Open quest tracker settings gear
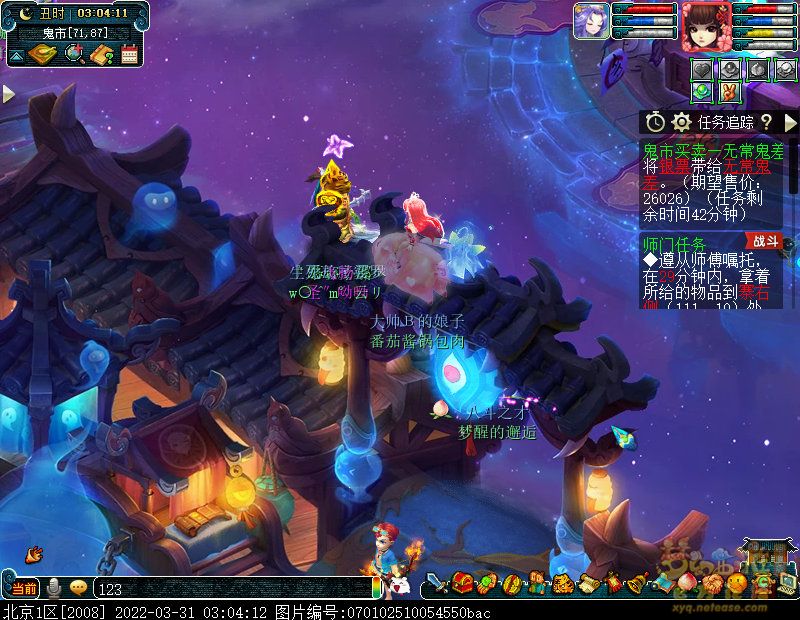Screen dimensions: 800x620 click(682, 122)
